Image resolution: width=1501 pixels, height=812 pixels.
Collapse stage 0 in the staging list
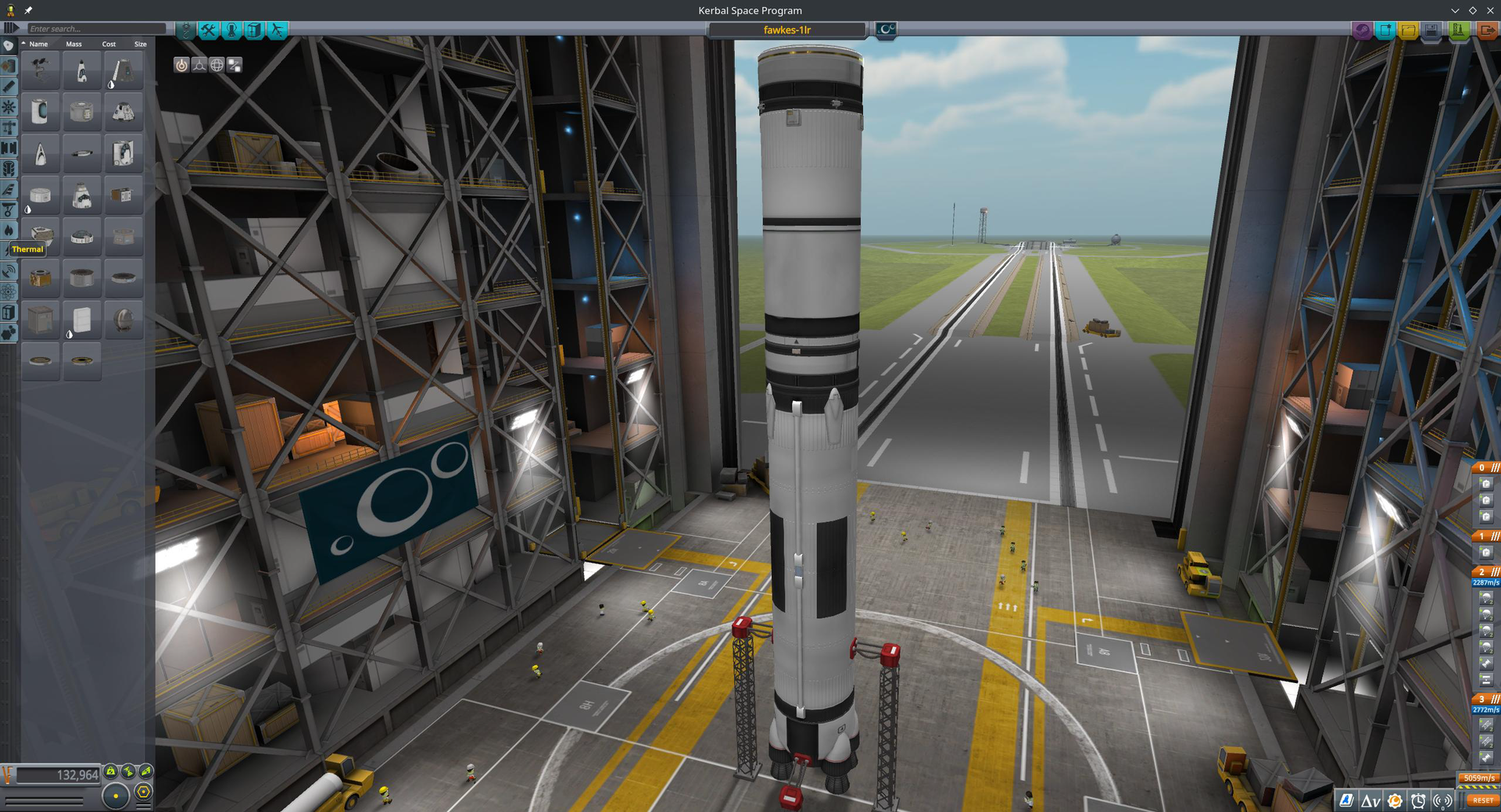[x=1494, y=467]
